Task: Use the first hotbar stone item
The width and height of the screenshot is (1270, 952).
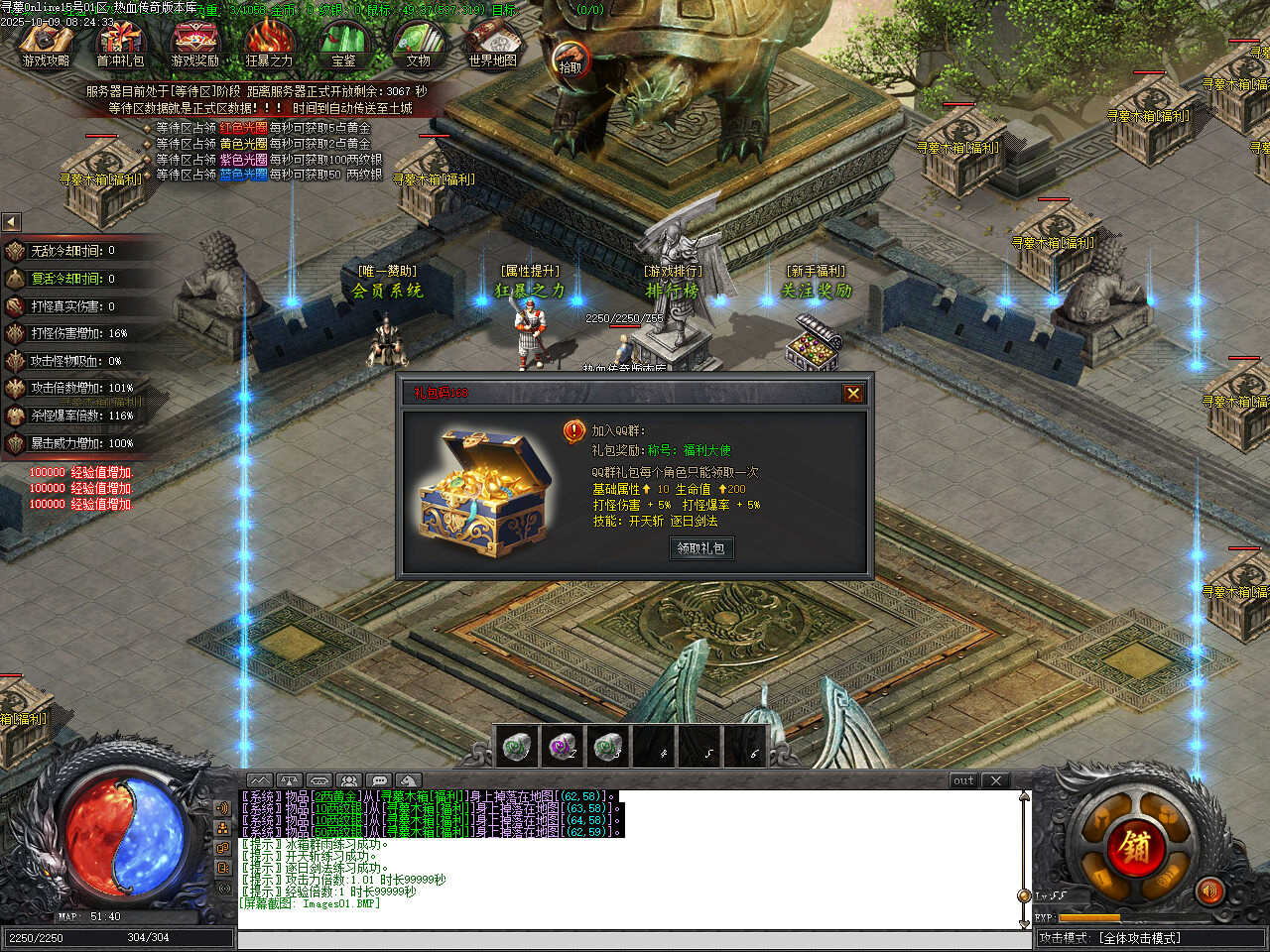Action: point(516,746)
